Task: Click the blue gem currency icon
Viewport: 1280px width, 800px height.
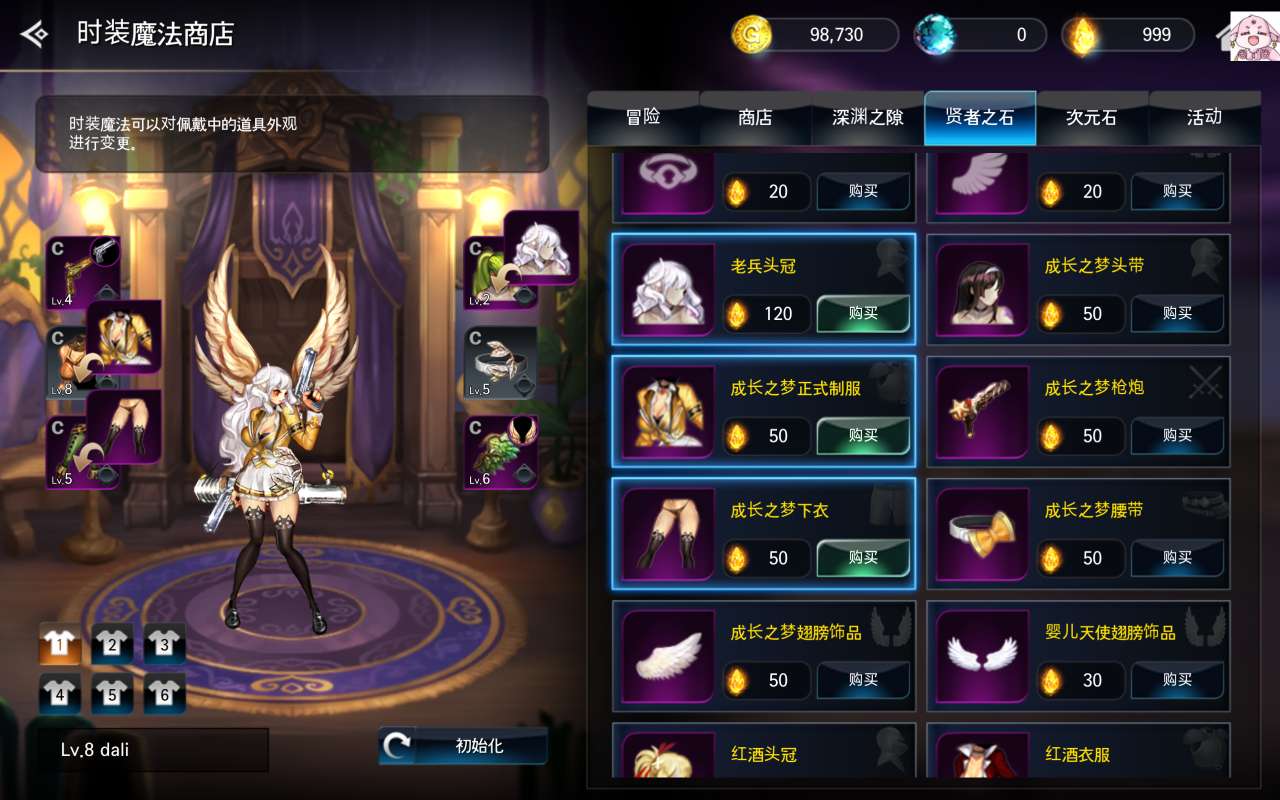Action: click(935, 34)
